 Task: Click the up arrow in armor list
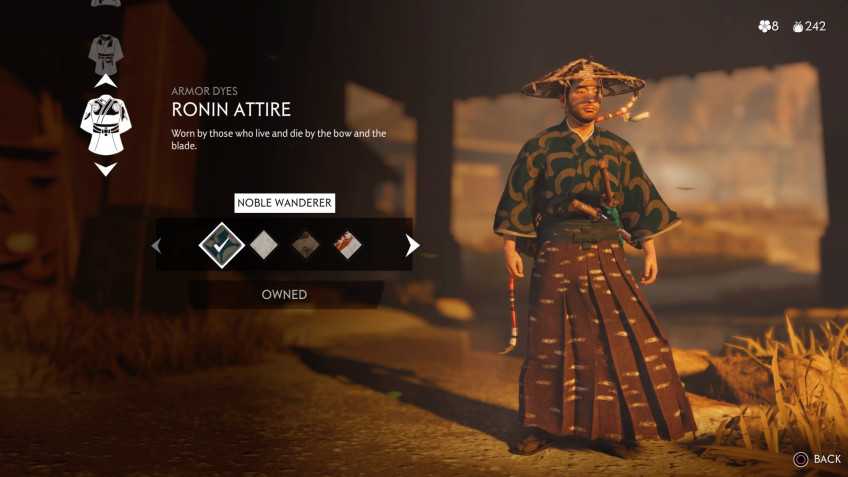click(x=105, y=80)
